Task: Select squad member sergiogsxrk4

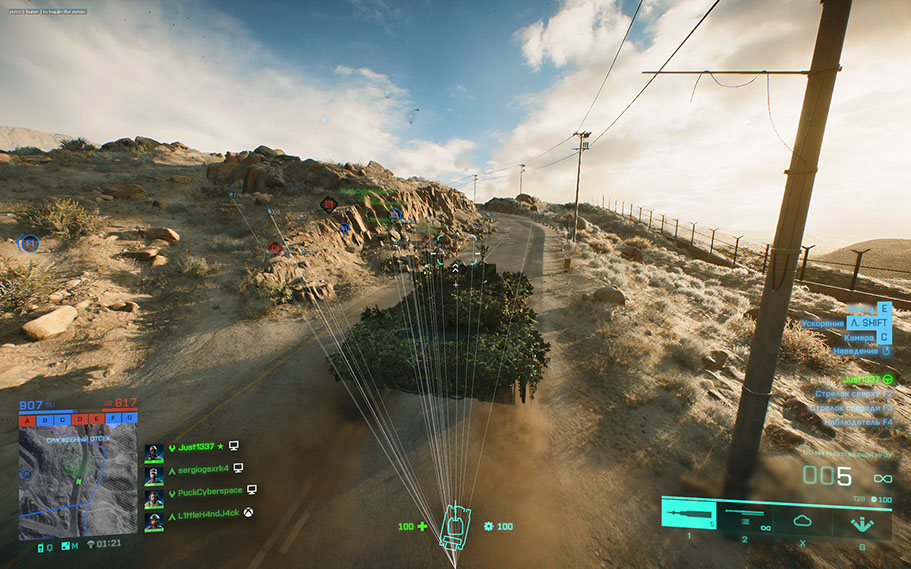Action: (x=197, y=468)
